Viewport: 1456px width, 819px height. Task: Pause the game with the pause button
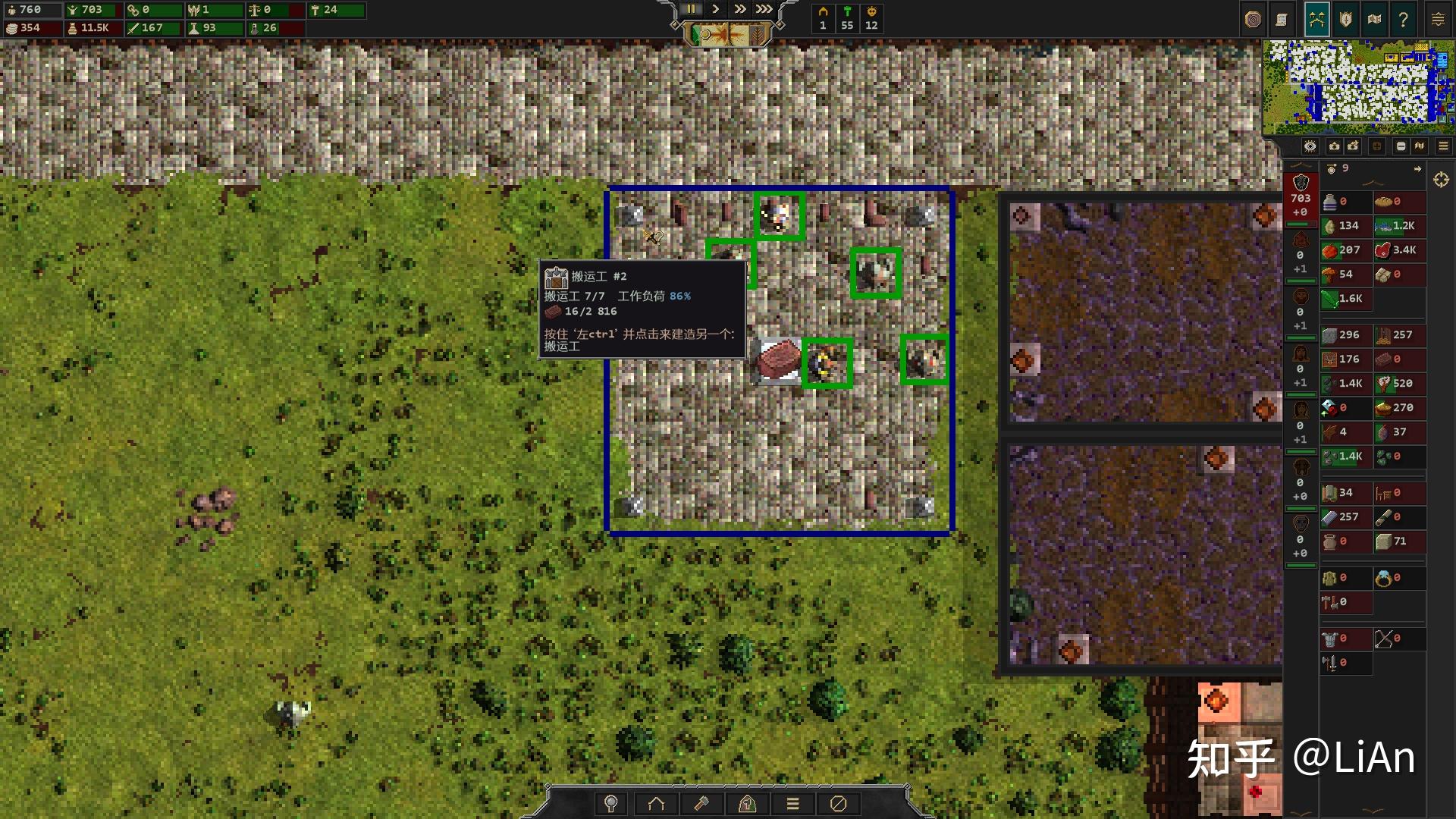pos(691,9)
